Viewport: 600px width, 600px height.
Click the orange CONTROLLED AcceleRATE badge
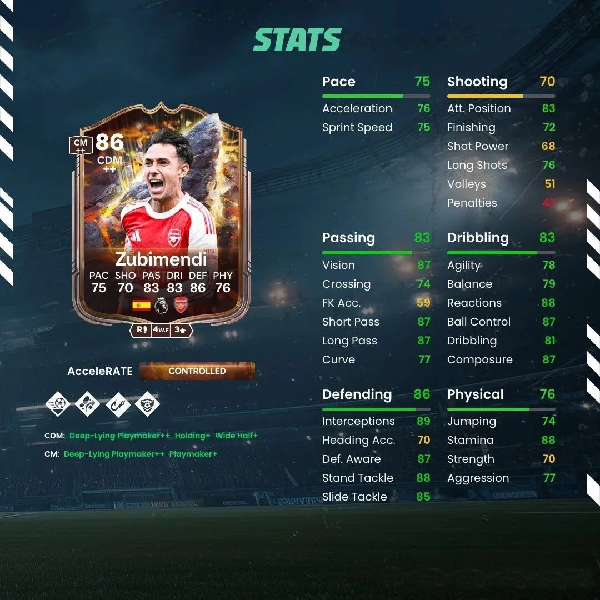(197, 371)
